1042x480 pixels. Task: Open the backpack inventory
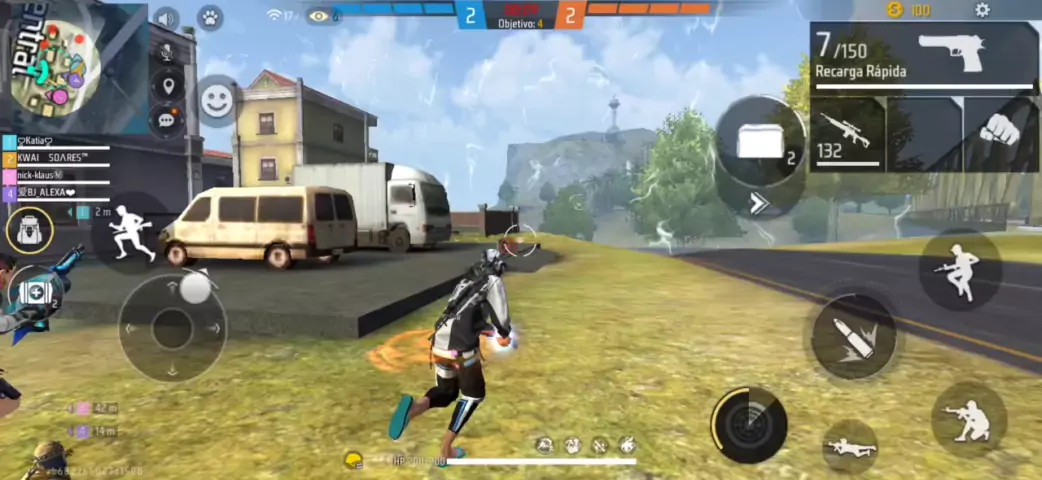pos(29,231)
